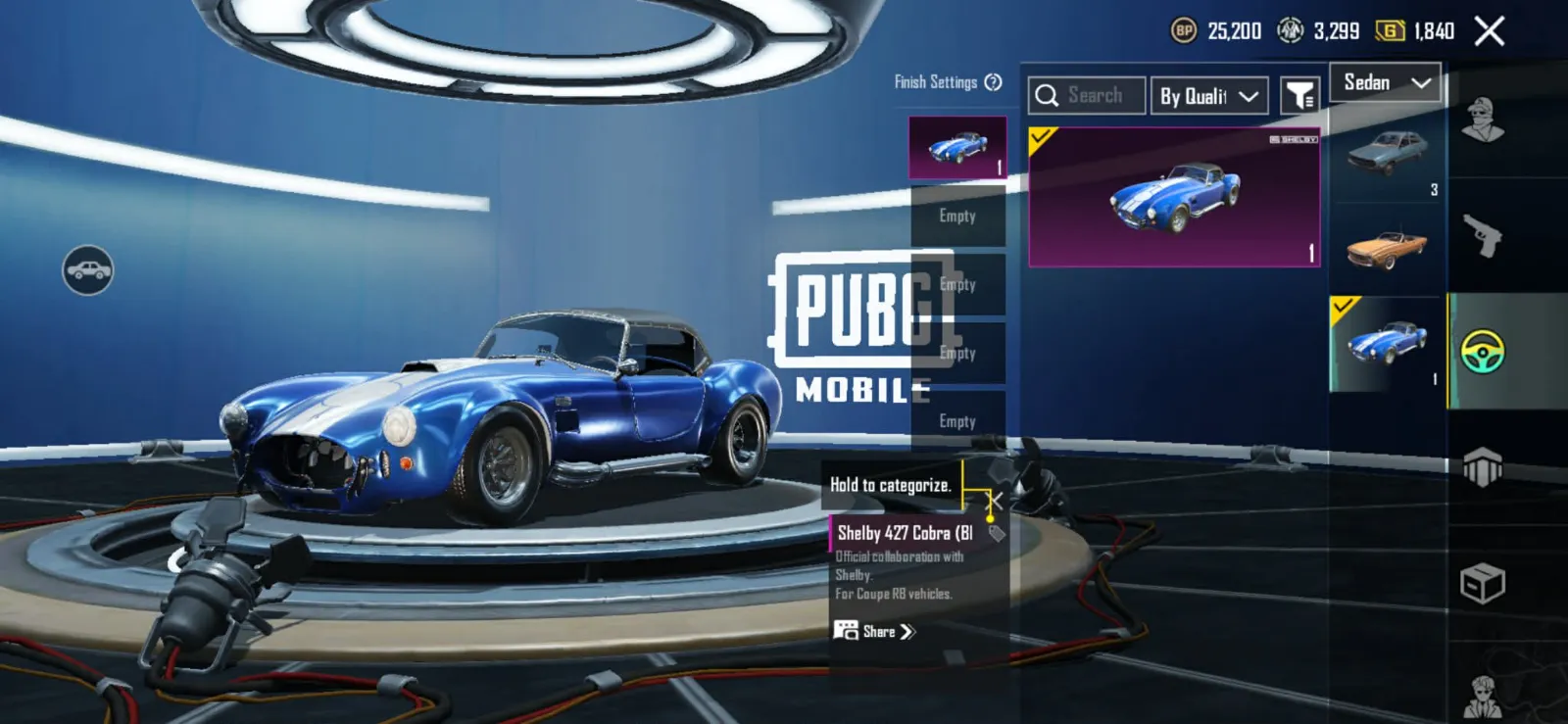Select the blue Cobra in vehicle list
Screen dimensions: 1568x724
click(x=1387, y=345)
